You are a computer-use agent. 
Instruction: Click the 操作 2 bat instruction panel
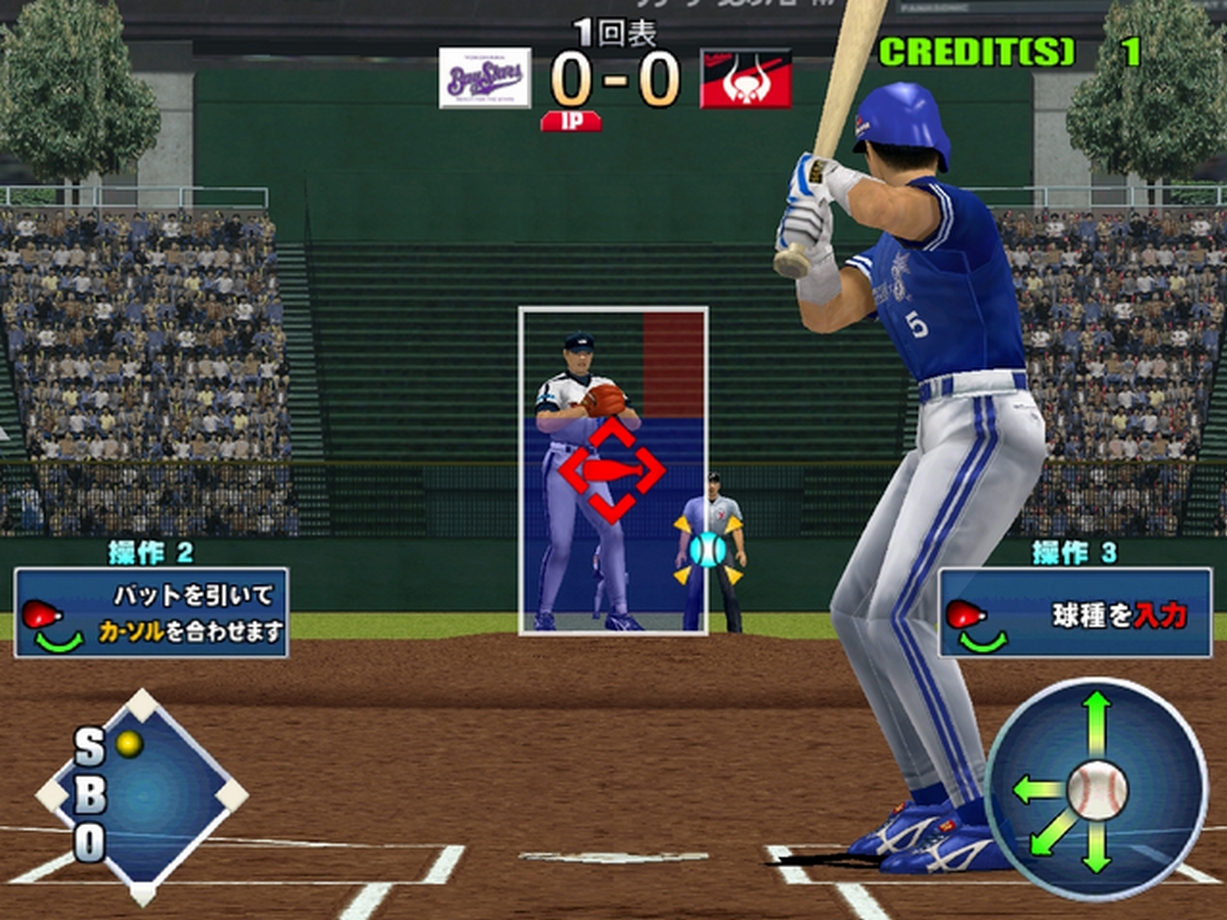pos(151,612)
